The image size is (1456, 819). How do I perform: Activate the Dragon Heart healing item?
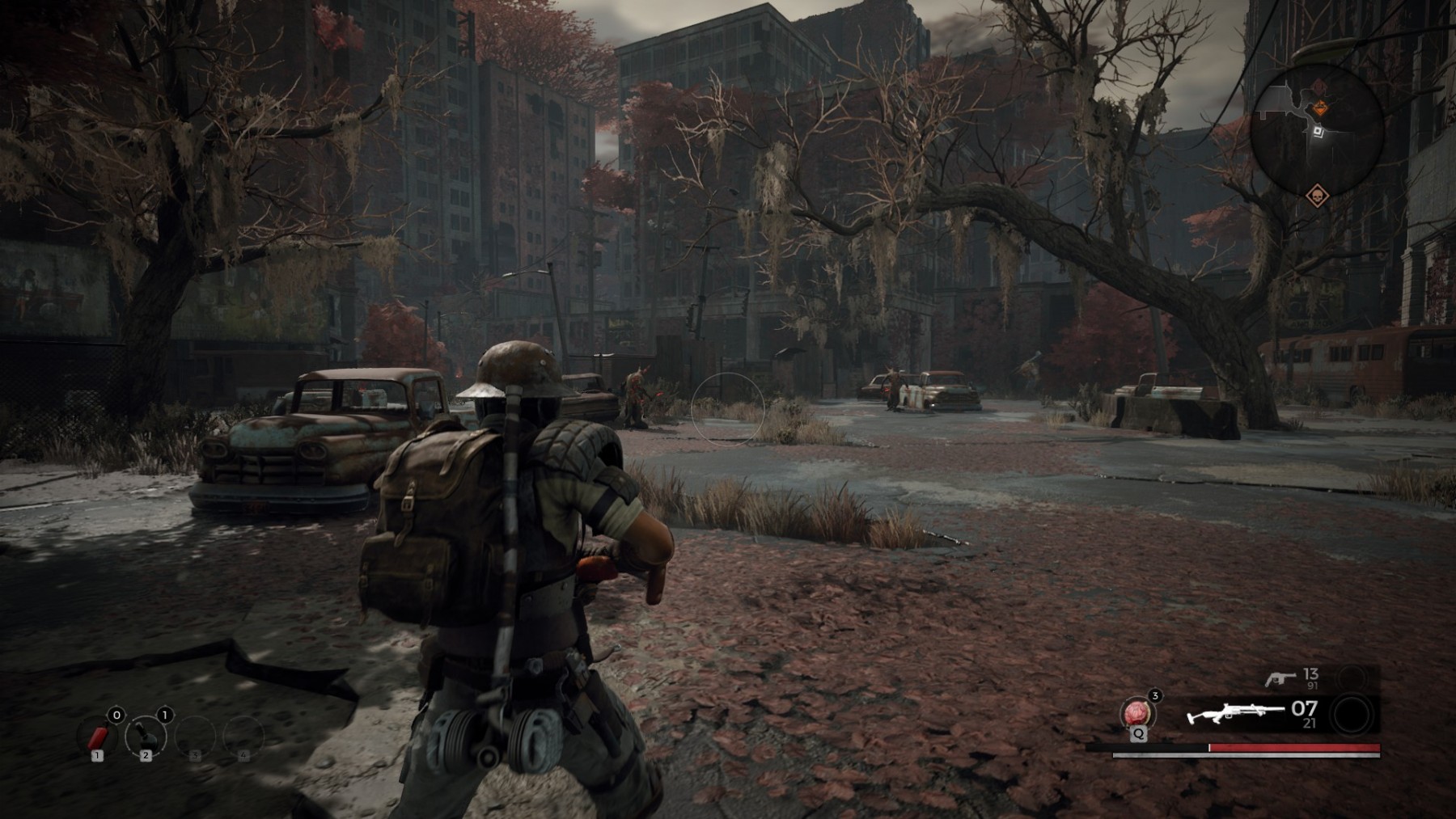coord(1137,714)
